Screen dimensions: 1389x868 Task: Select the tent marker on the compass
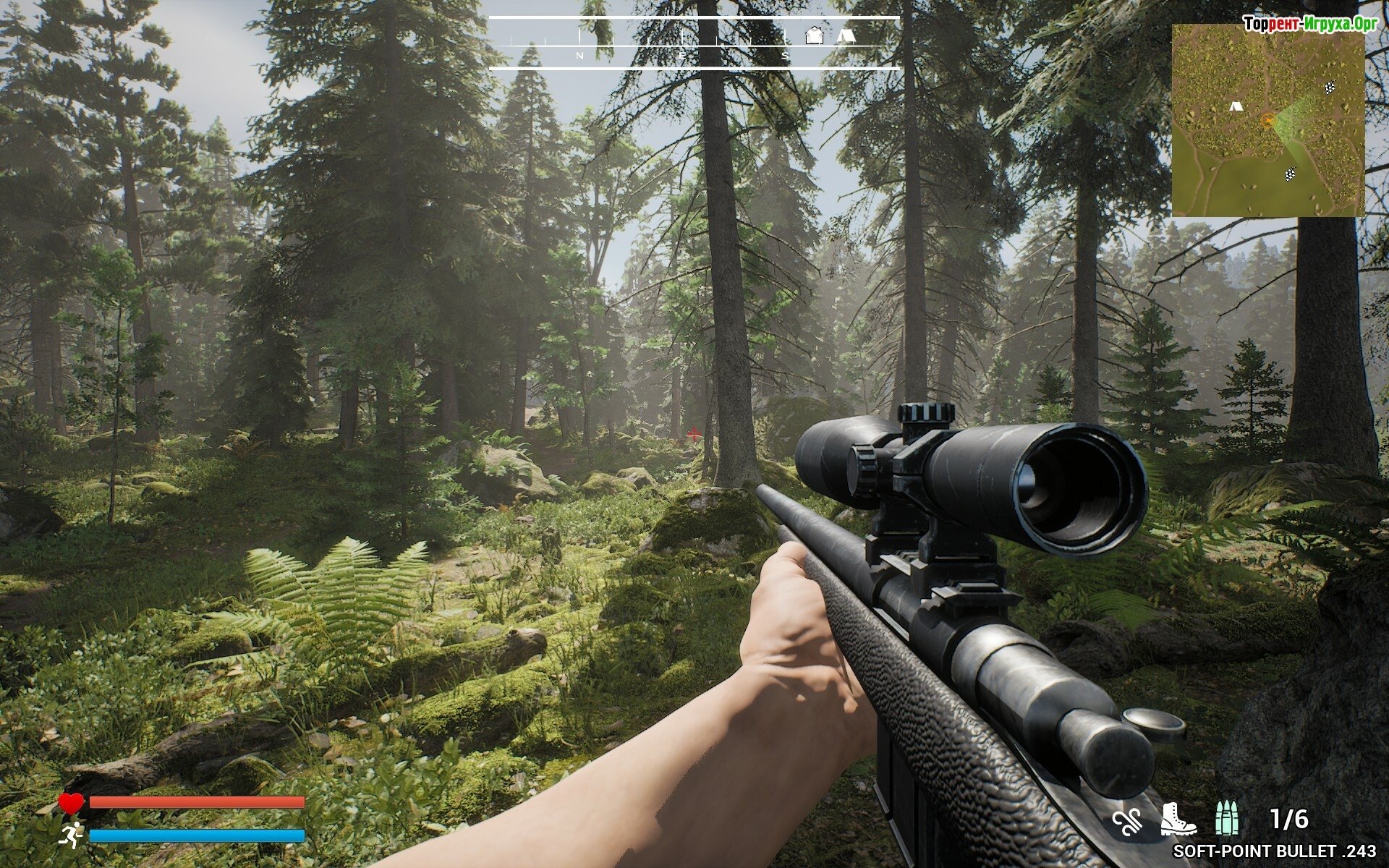click(x=846, y=35)
